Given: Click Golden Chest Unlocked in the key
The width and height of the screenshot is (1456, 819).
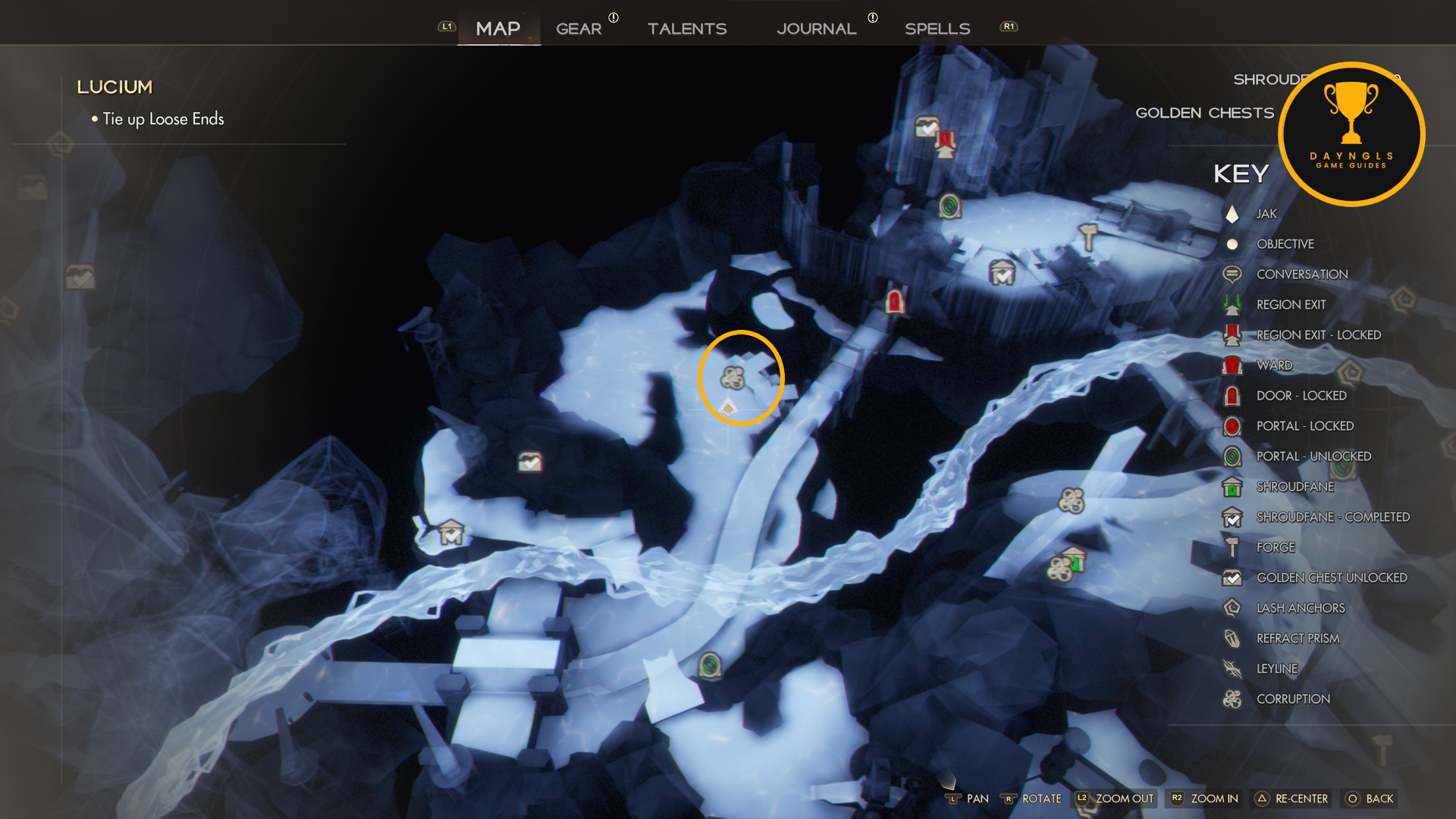Looking at the screenshot, I should click(1332, 578).
